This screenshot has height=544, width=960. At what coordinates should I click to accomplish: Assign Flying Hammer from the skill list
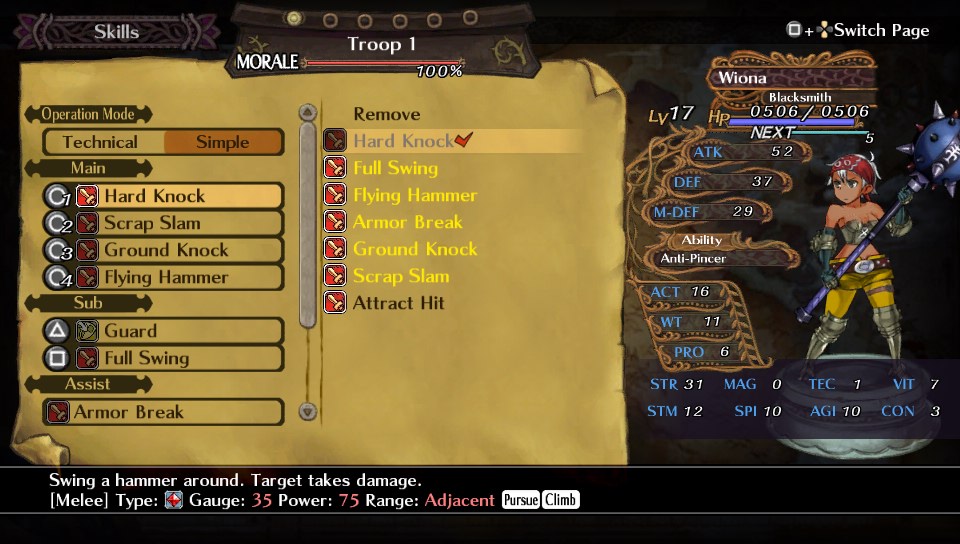click(414, 195)
